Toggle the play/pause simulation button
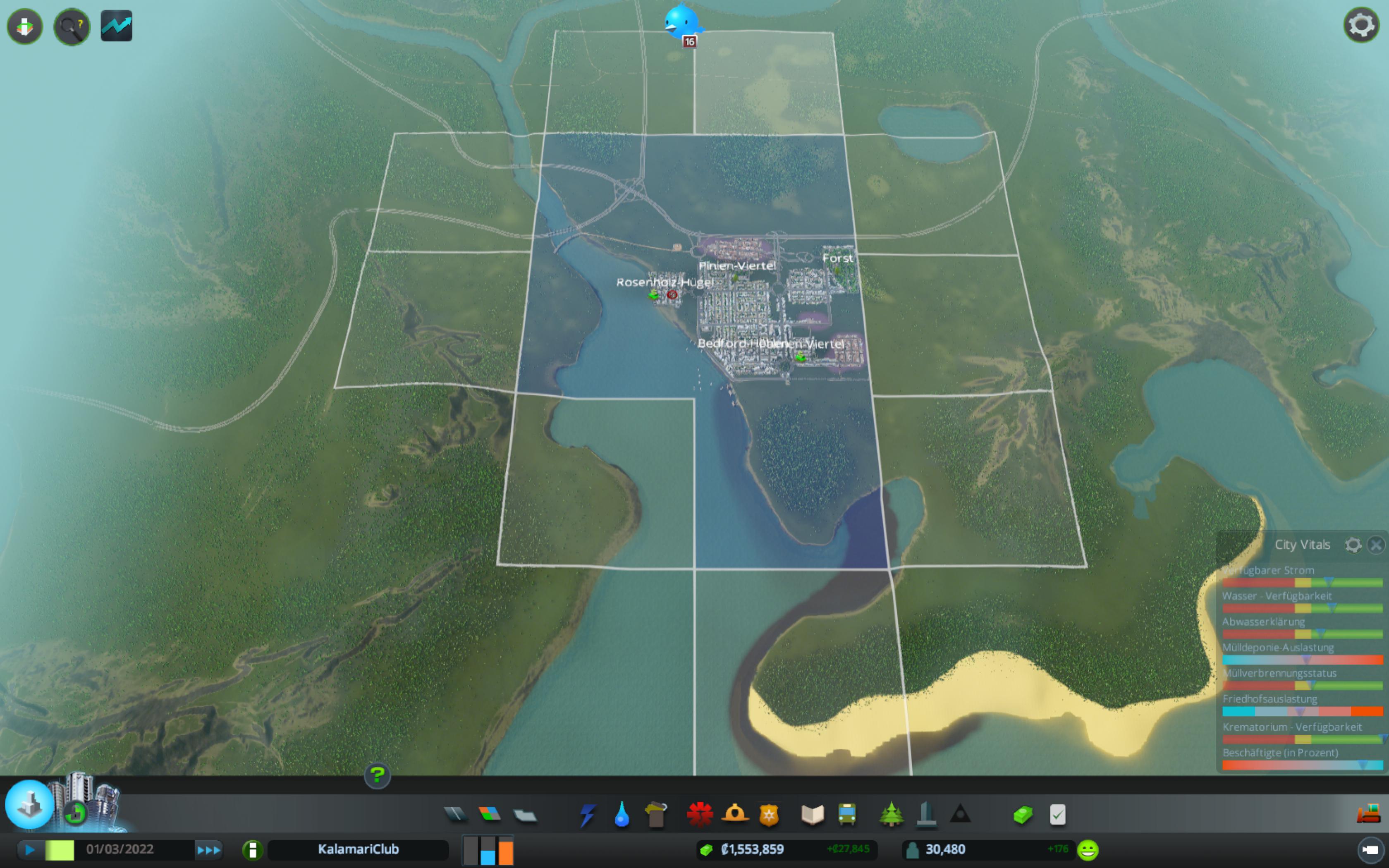The width and height of the screenshot is (1389, 868). tap(30, 850)
